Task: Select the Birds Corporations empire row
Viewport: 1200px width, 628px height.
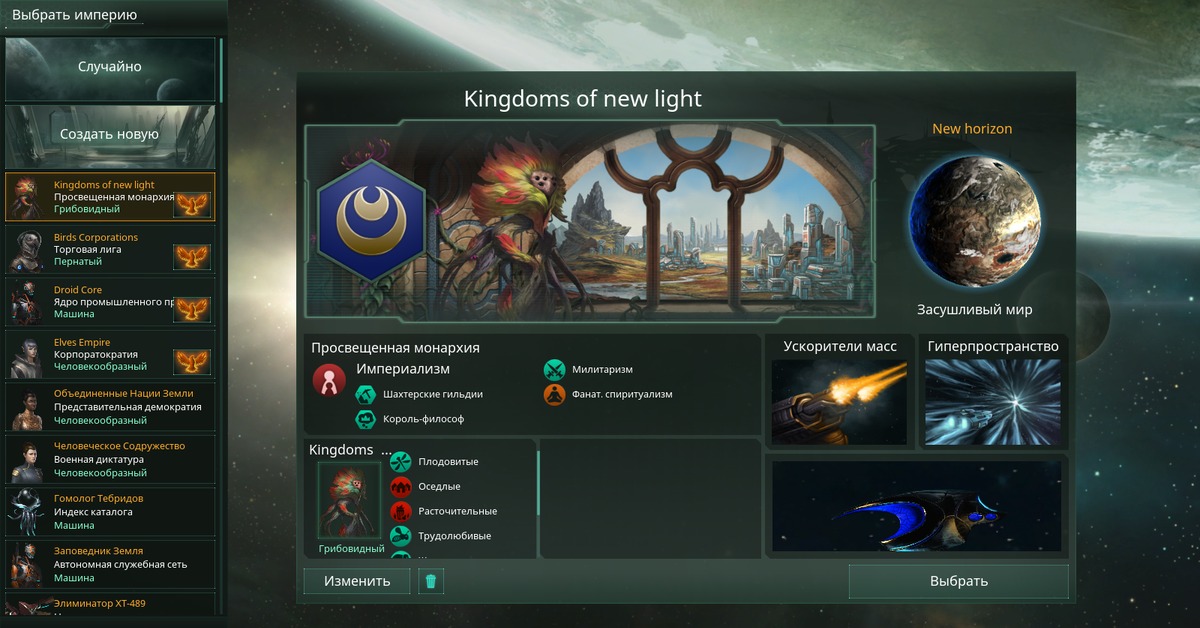Action: 110,249
